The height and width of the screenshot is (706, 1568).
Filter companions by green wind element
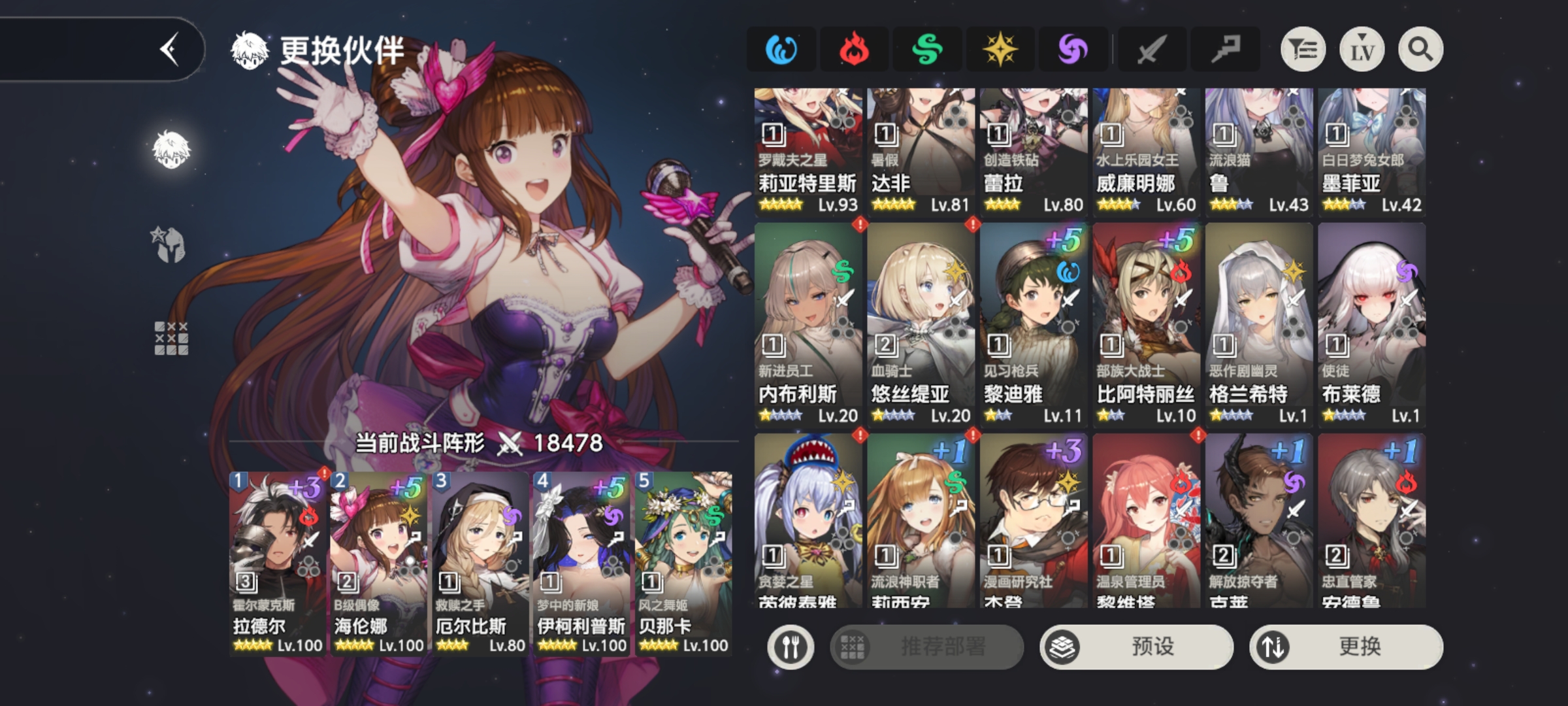point(927,50)
